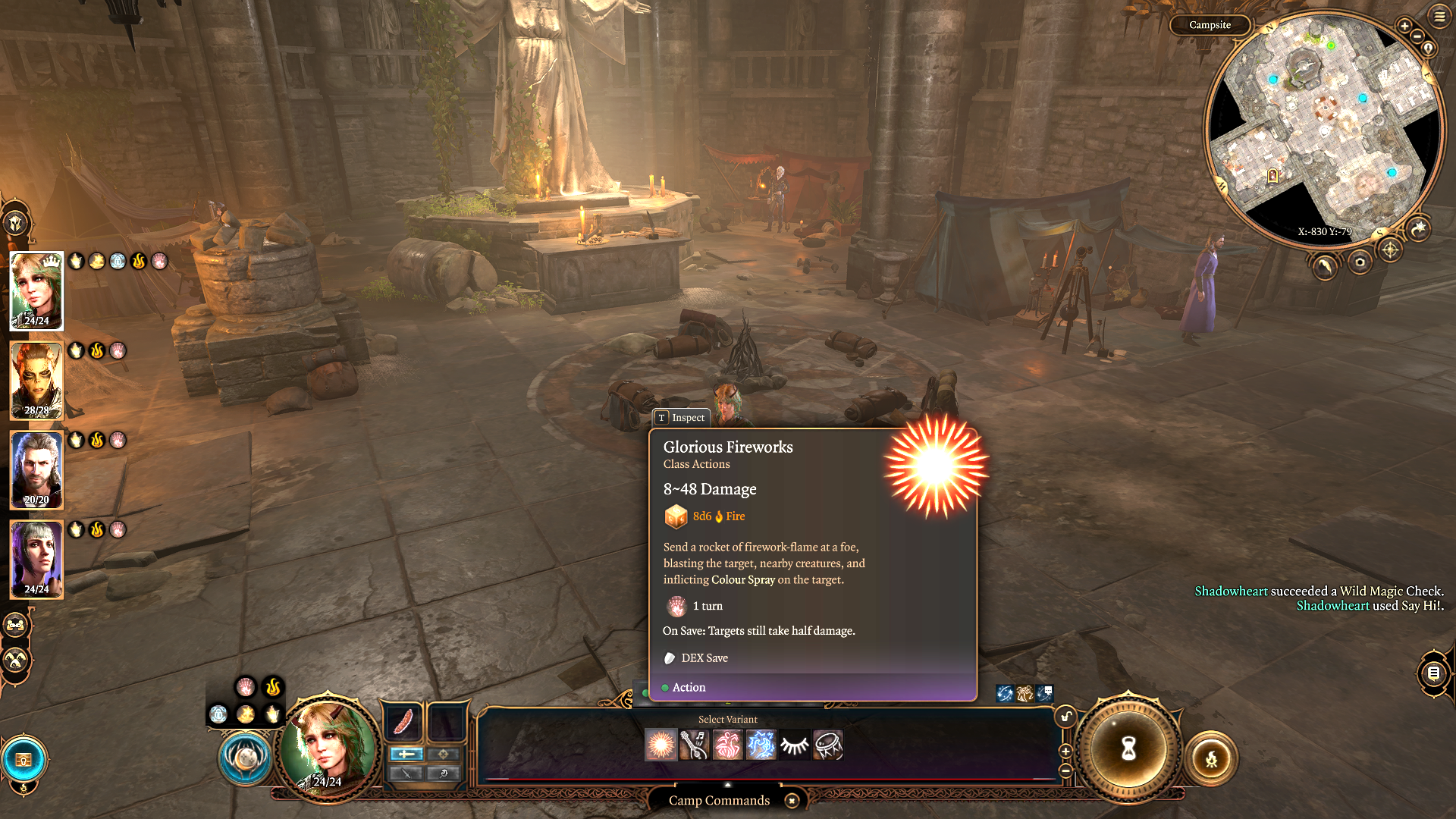Zoom out the minimap
1456x819 pixels.
[1417, 36]
